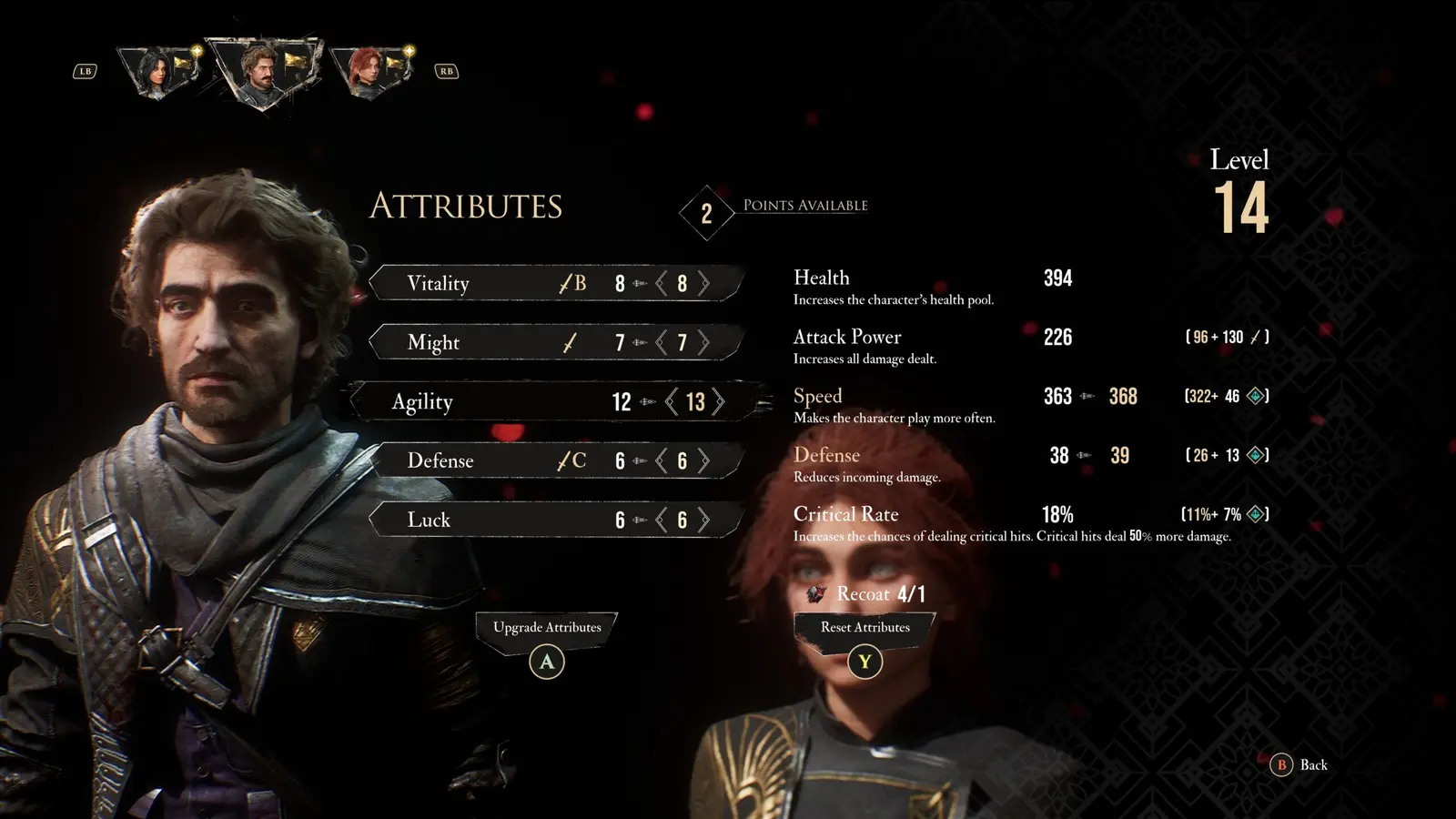Go back using the Back label

[1312, 764]
